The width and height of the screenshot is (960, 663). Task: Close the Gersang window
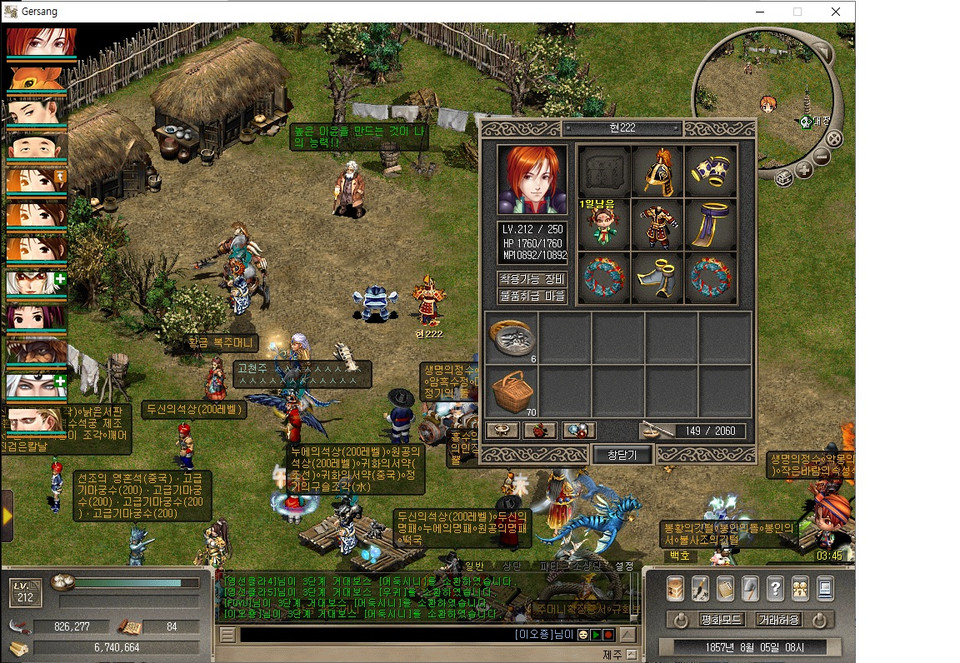point(835,11)
